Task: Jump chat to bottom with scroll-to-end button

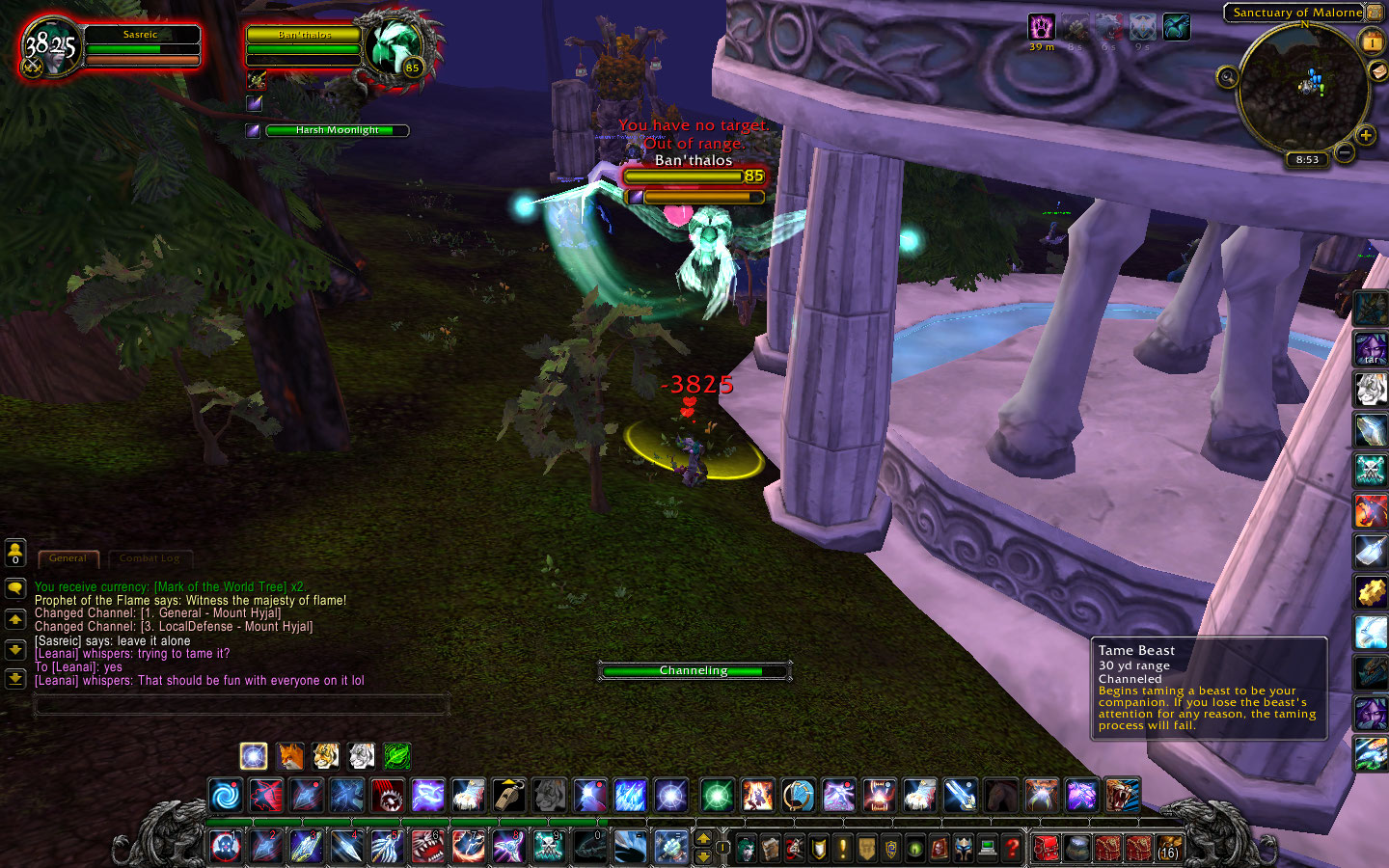Action: [15, 679]
